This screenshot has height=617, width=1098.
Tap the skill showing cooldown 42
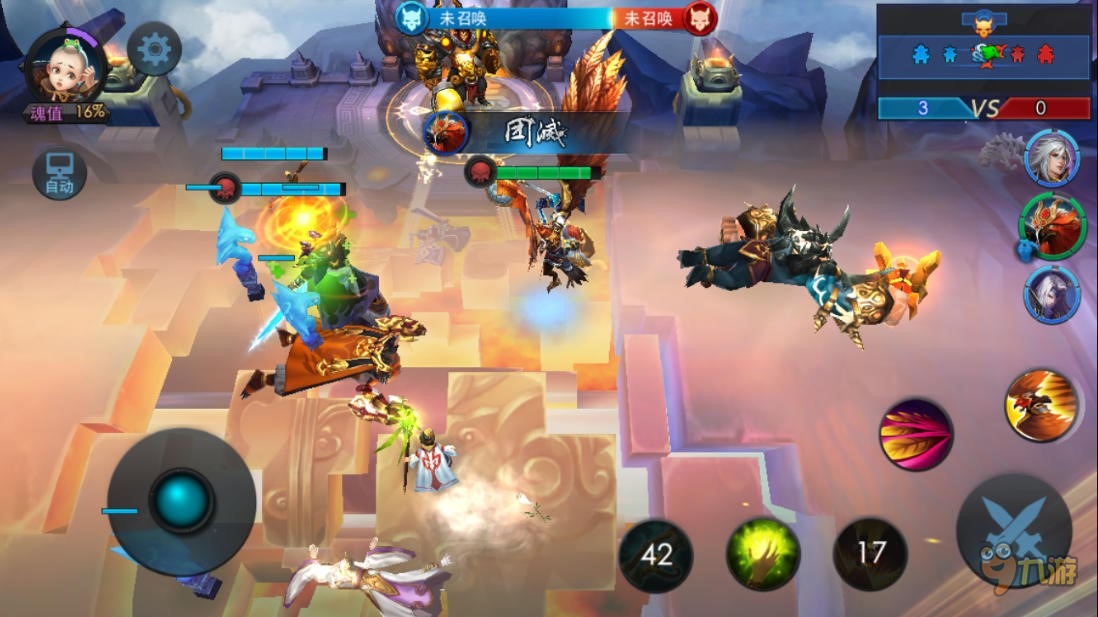pyautogui.click(x=655, y=555)
